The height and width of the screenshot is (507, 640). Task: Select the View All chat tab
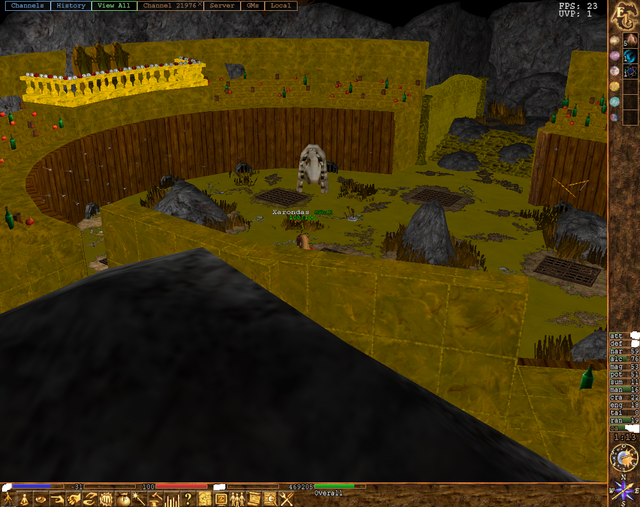[x=113, y=6]
